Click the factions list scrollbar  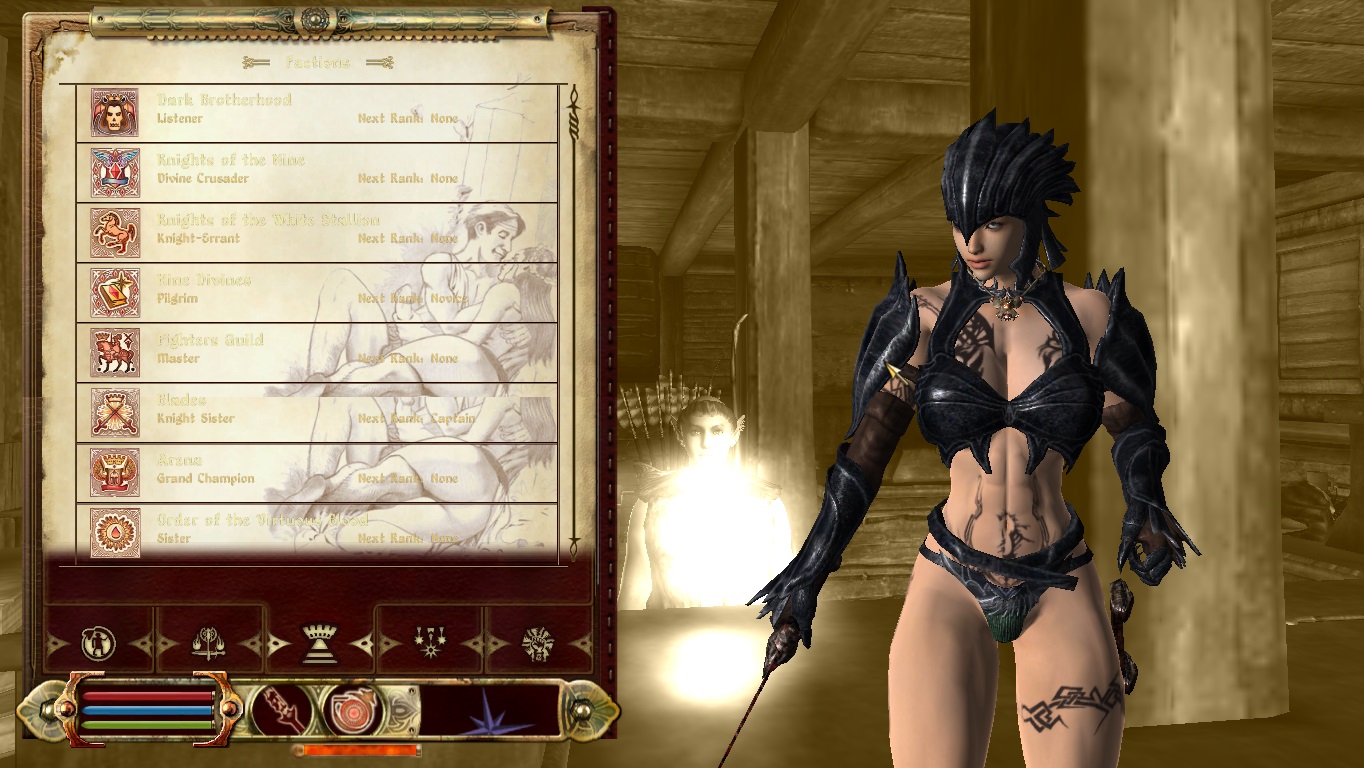point(574,320)
